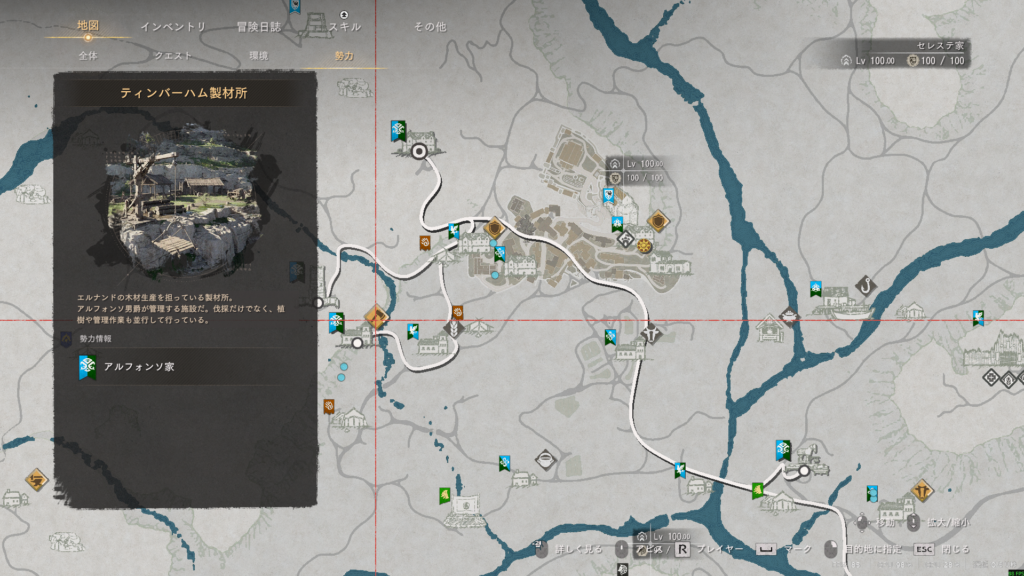
Task: Select the 地図 tab
Action: coord(88,26)
